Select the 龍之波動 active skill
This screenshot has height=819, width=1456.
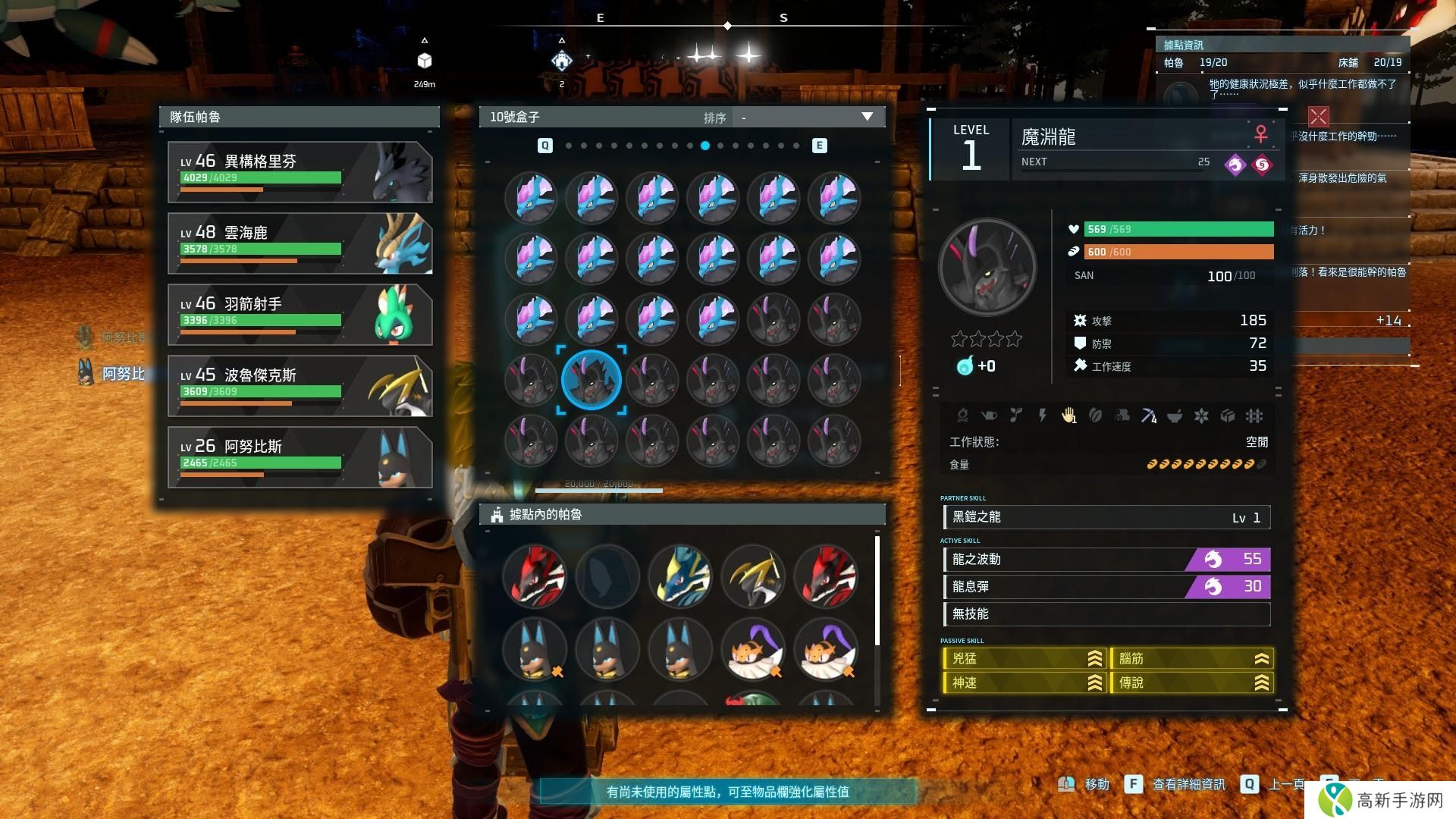1106,560
